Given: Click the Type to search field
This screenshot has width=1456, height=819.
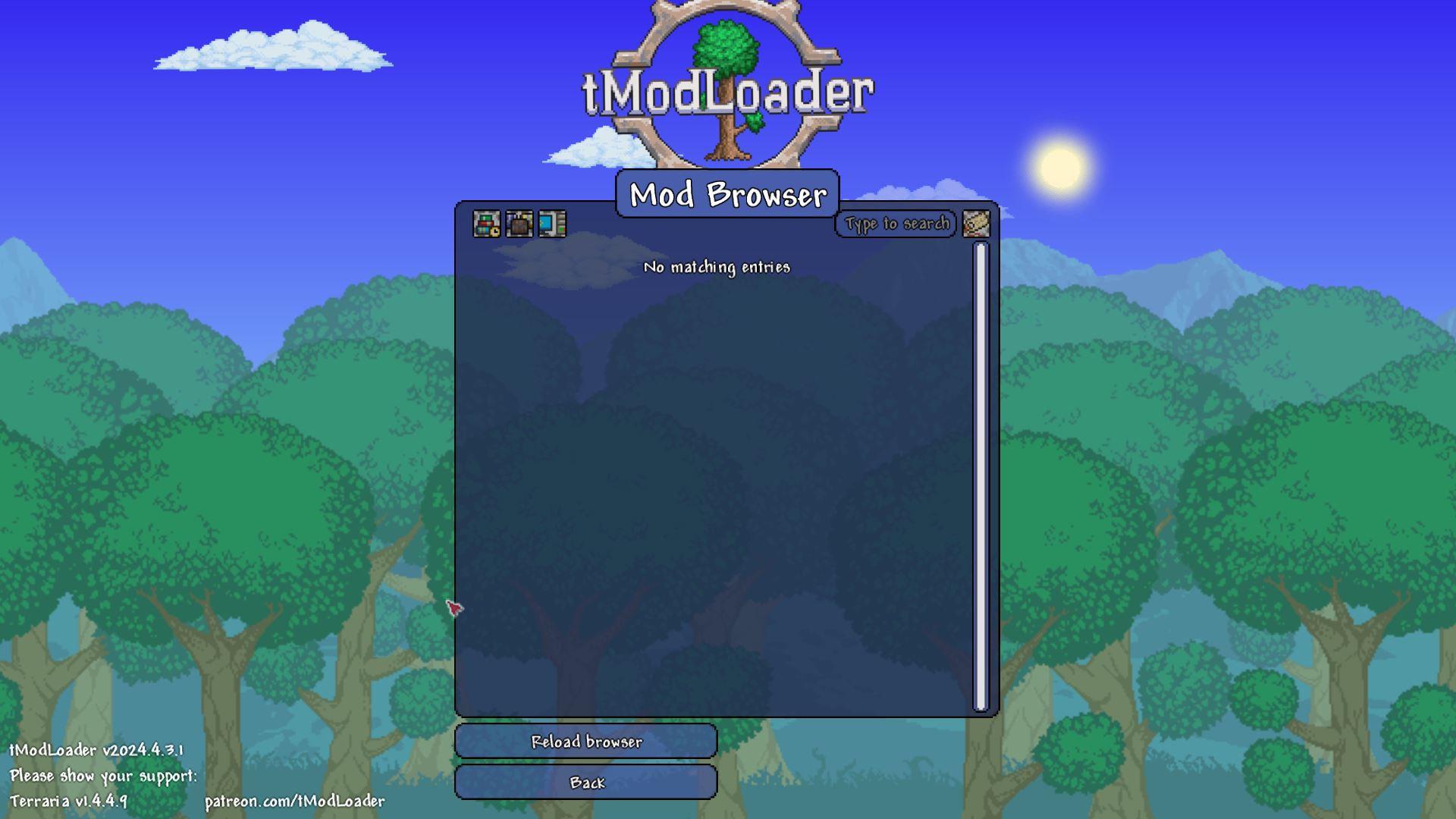Looking at the screenshot, I should (895, 224).
